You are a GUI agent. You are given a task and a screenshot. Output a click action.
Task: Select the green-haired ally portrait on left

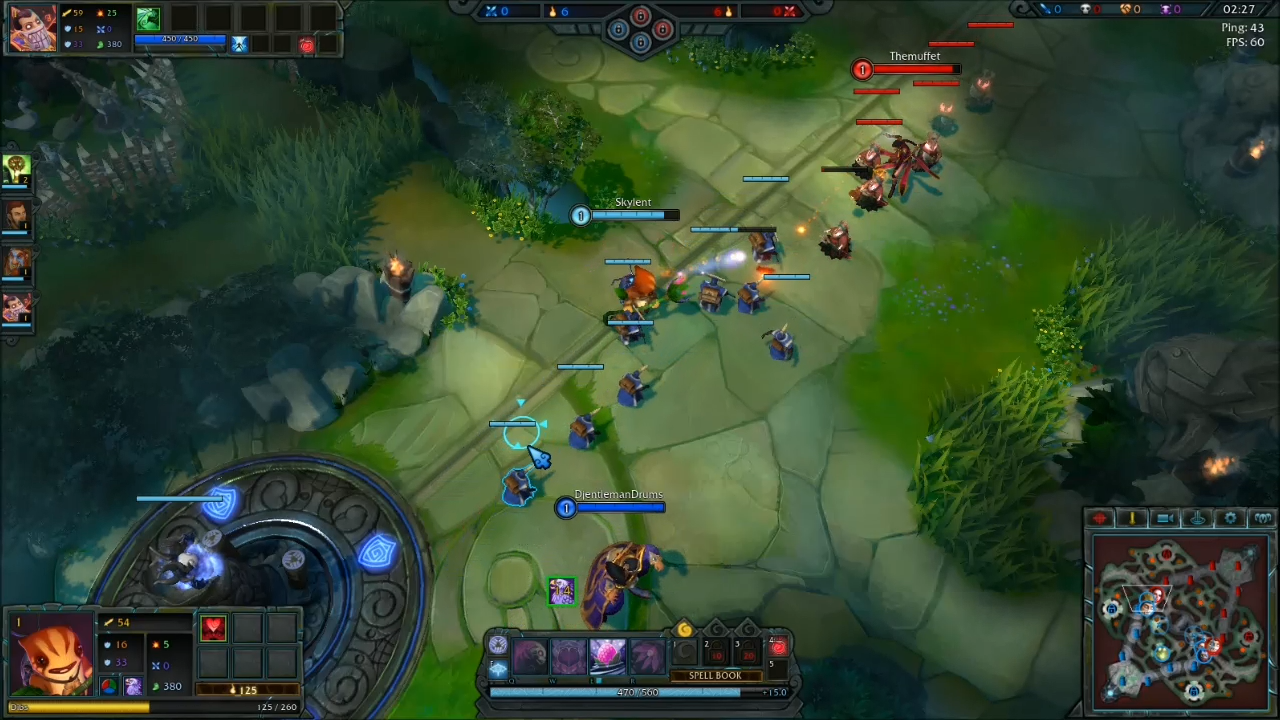(x=17, y=169)
